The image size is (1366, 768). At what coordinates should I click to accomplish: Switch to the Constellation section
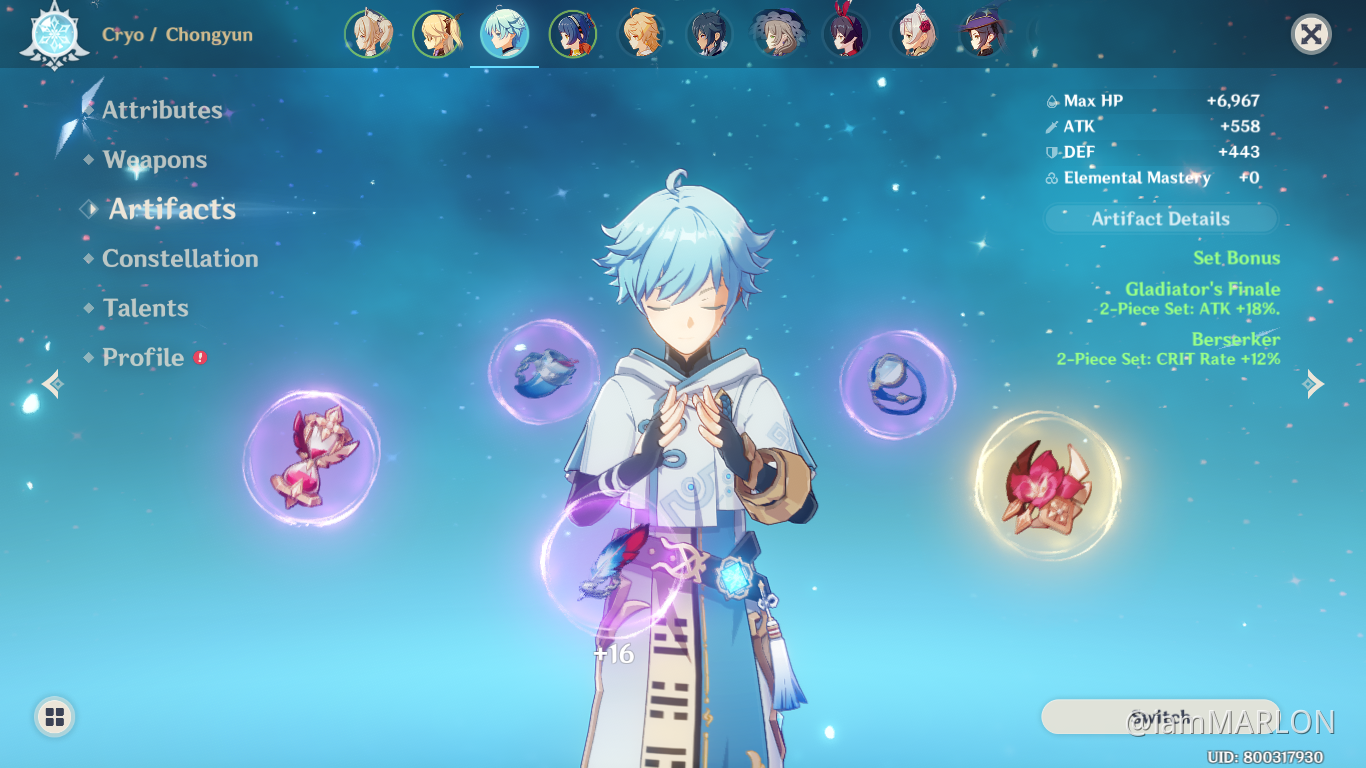[180, 259]
